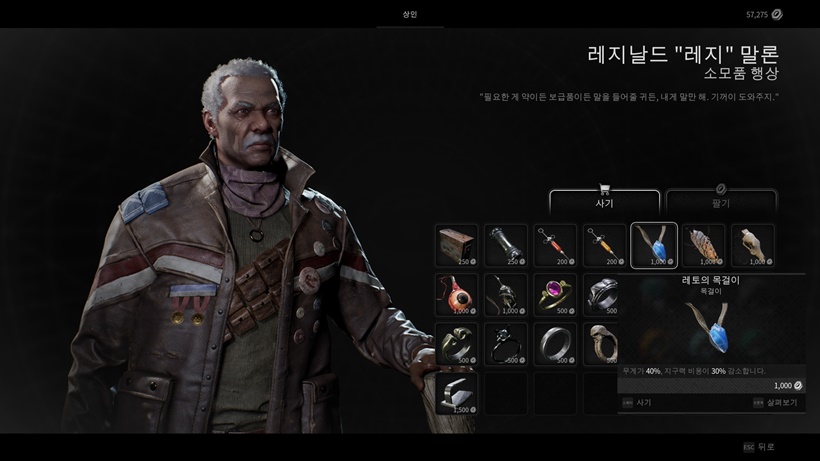Select the blue gem necklace slot
Image resolution: width=820 pixels, height=461 pixels.
pos(654,246)
